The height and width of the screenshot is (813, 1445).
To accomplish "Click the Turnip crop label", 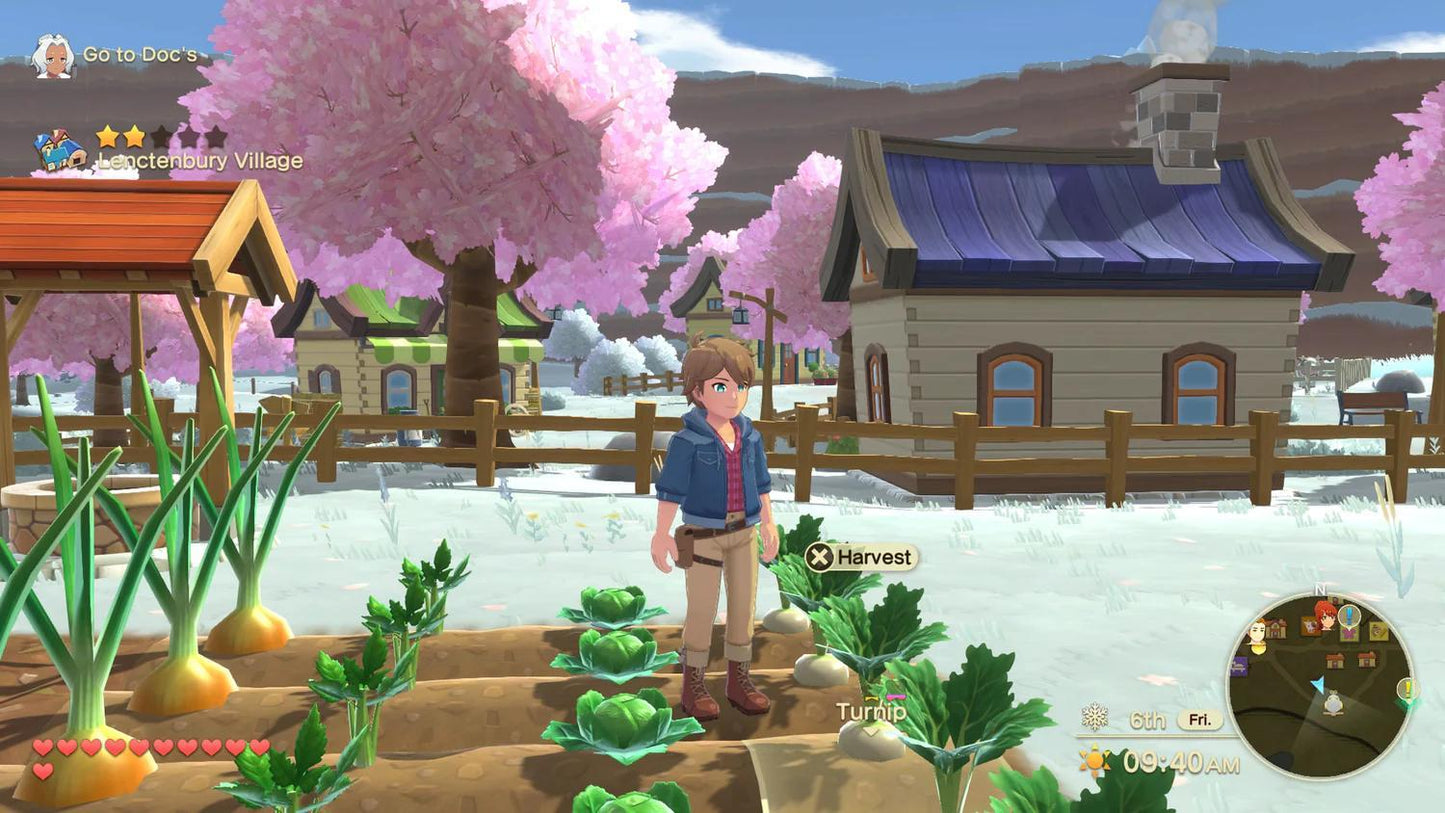I will tap(871, 713).
